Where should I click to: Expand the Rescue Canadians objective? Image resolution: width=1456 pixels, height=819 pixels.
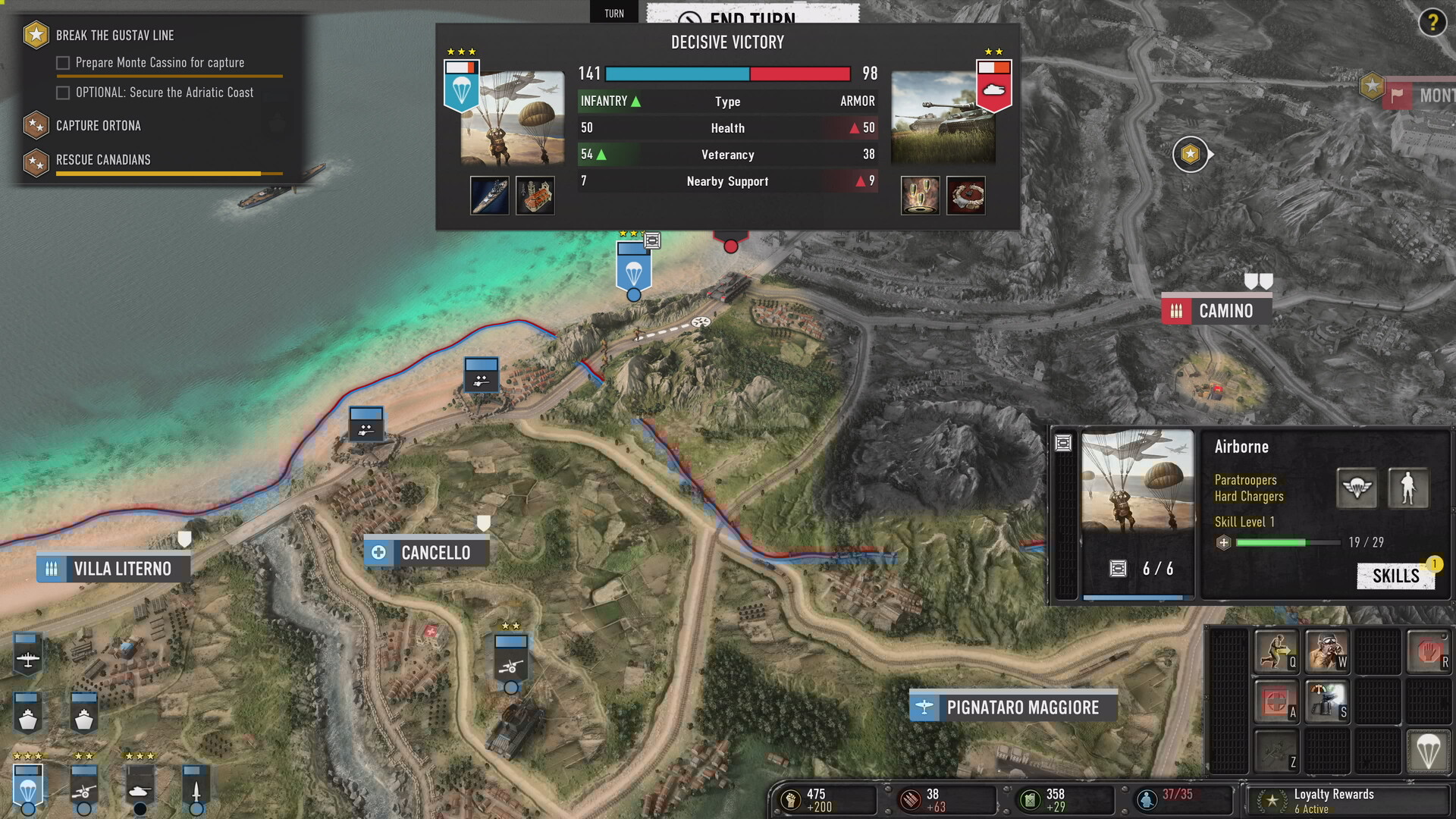(x=102, y=160)
